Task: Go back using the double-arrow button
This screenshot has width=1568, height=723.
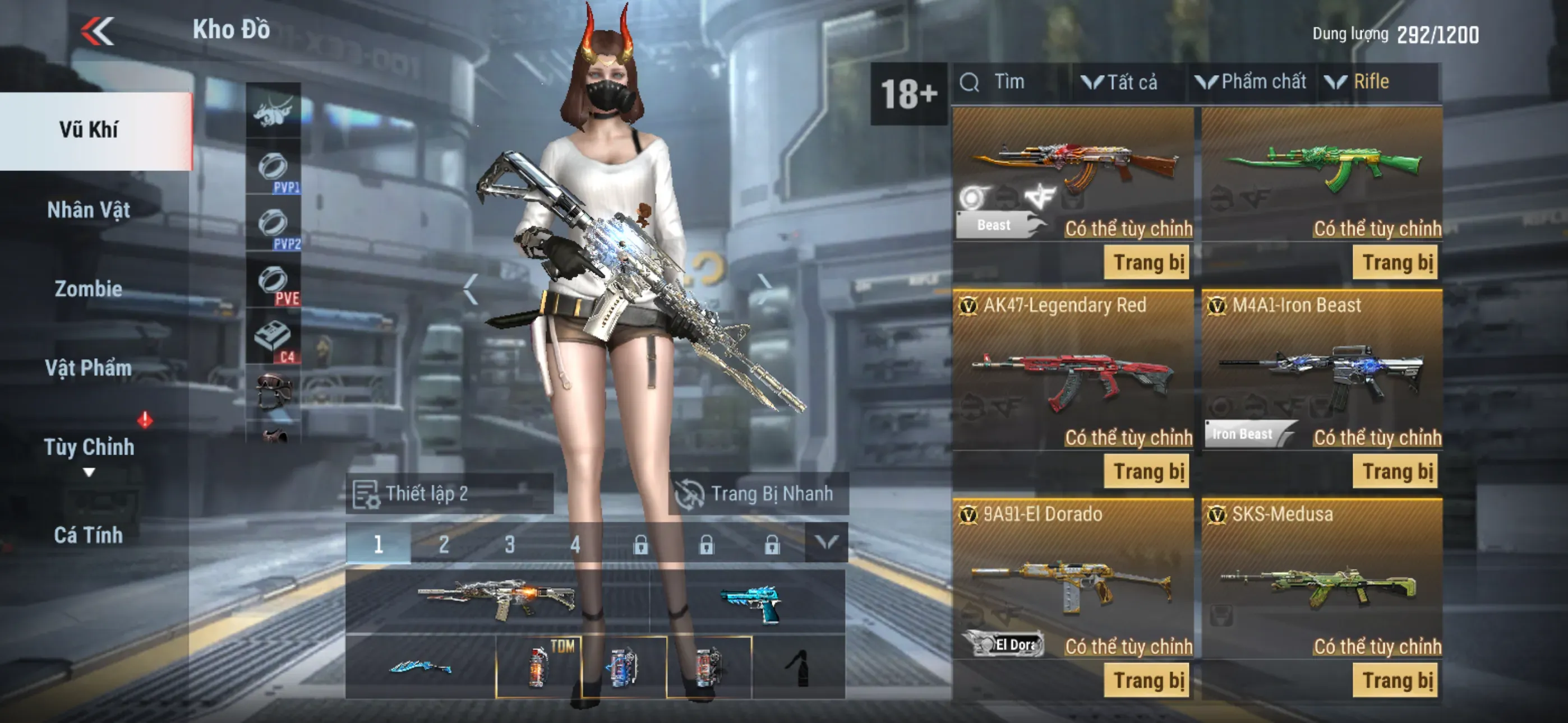Action: (98, 31)
